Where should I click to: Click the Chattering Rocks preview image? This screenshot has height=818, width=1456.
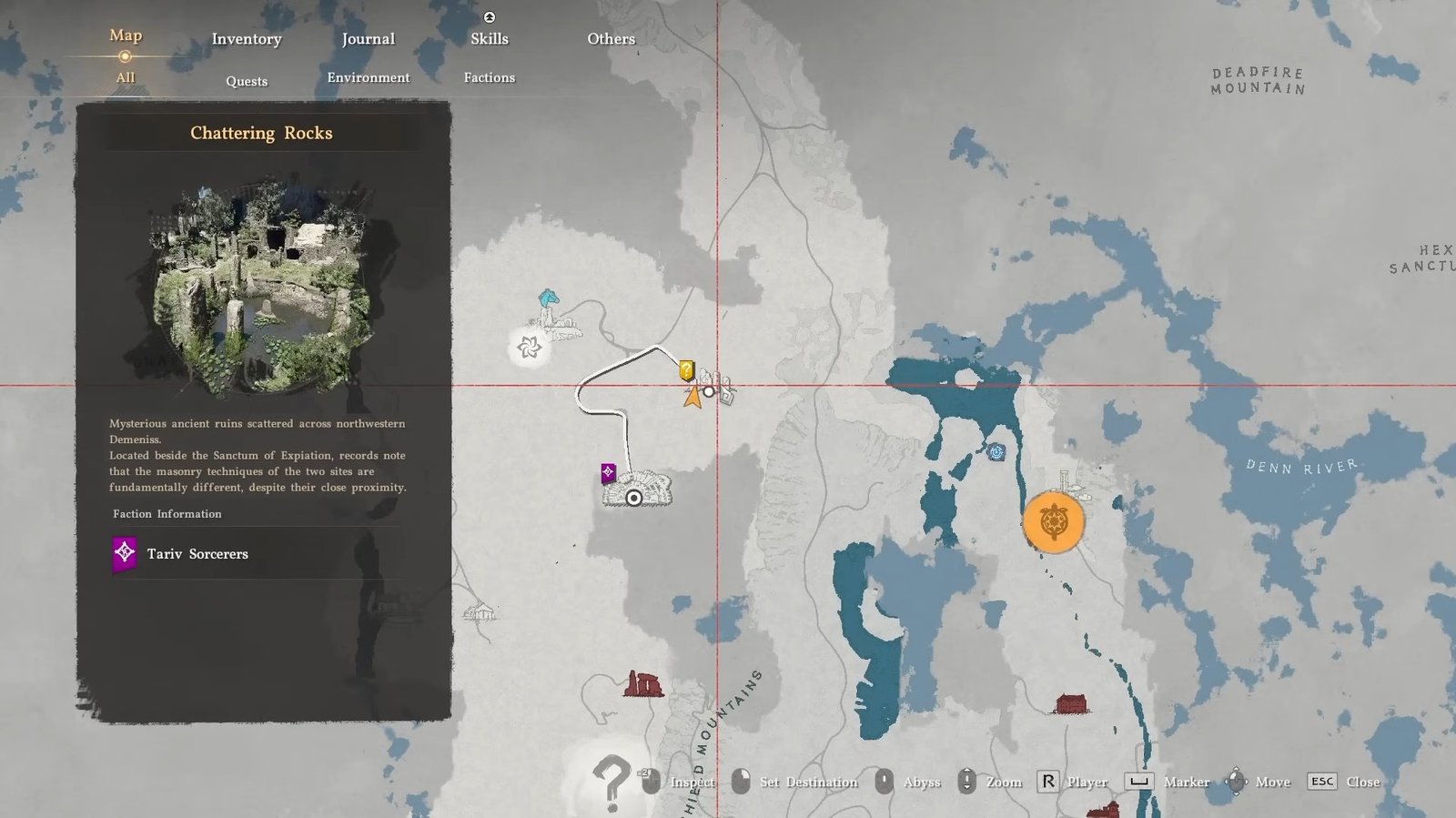point(263,287)
